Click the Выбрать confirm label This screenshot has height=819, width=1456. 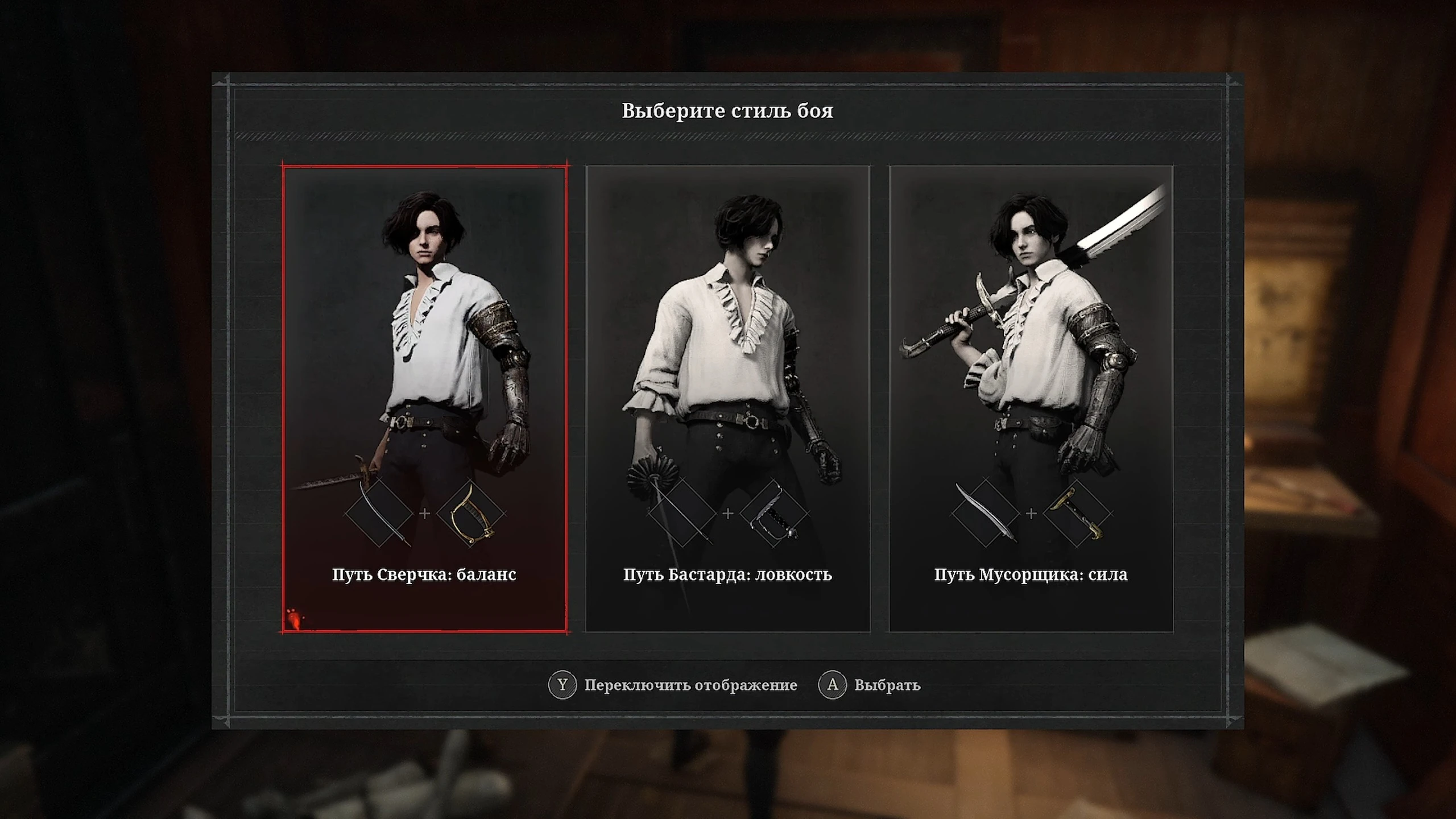pos(886,685)
